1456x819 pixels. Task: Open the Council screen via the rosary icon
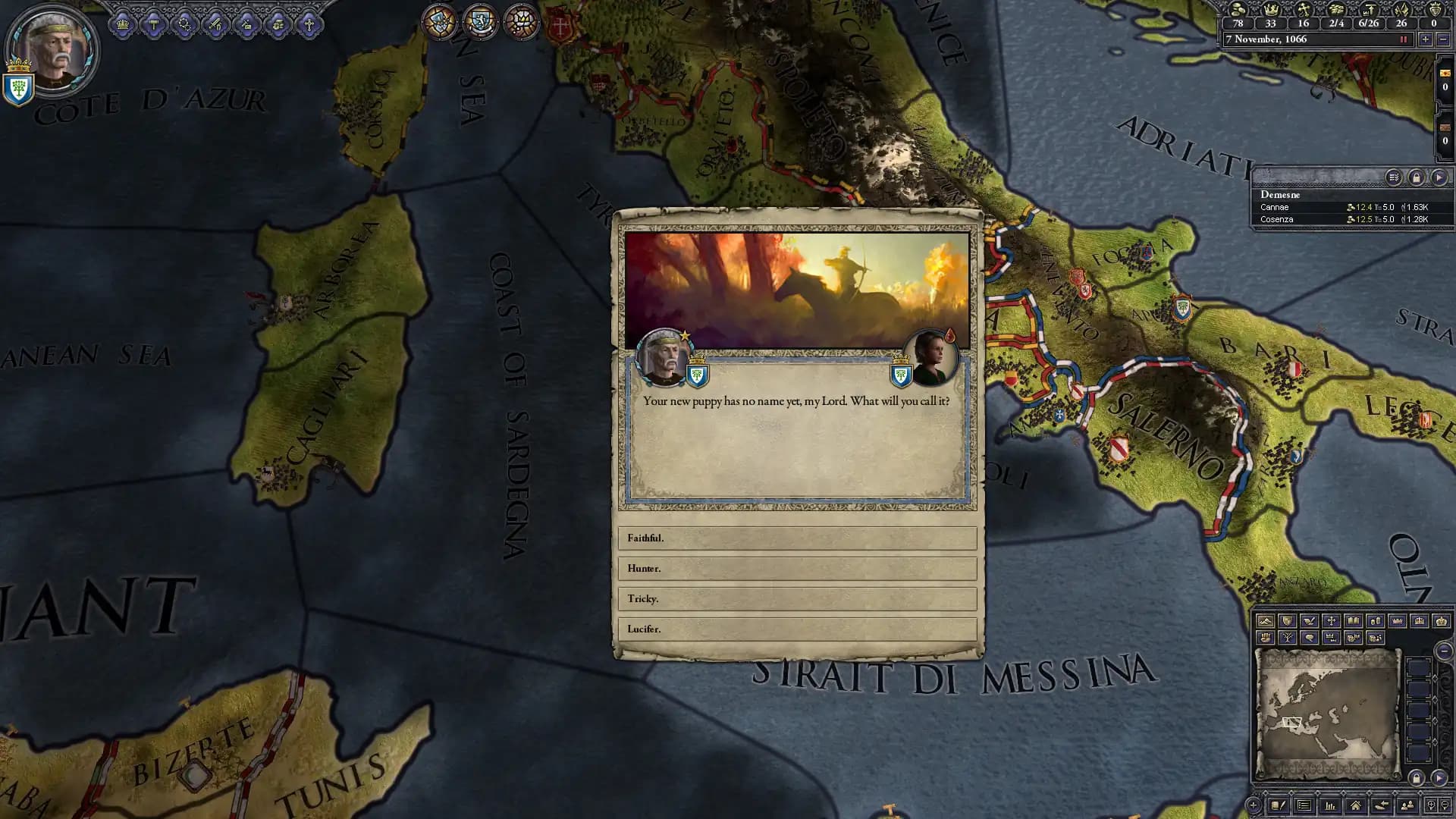pos(184,24)
